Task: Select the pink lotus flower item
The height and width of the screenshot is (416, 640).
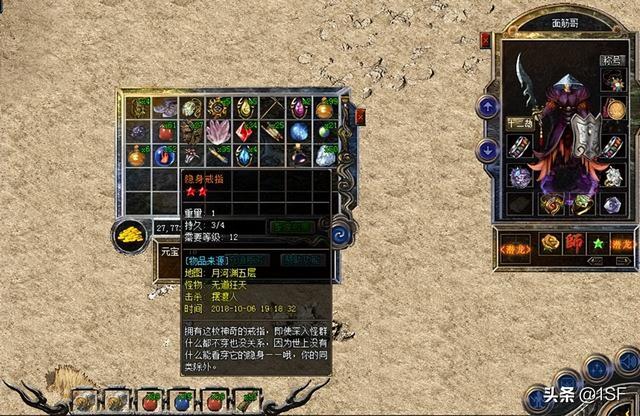Action: click(x=219, y=132)
